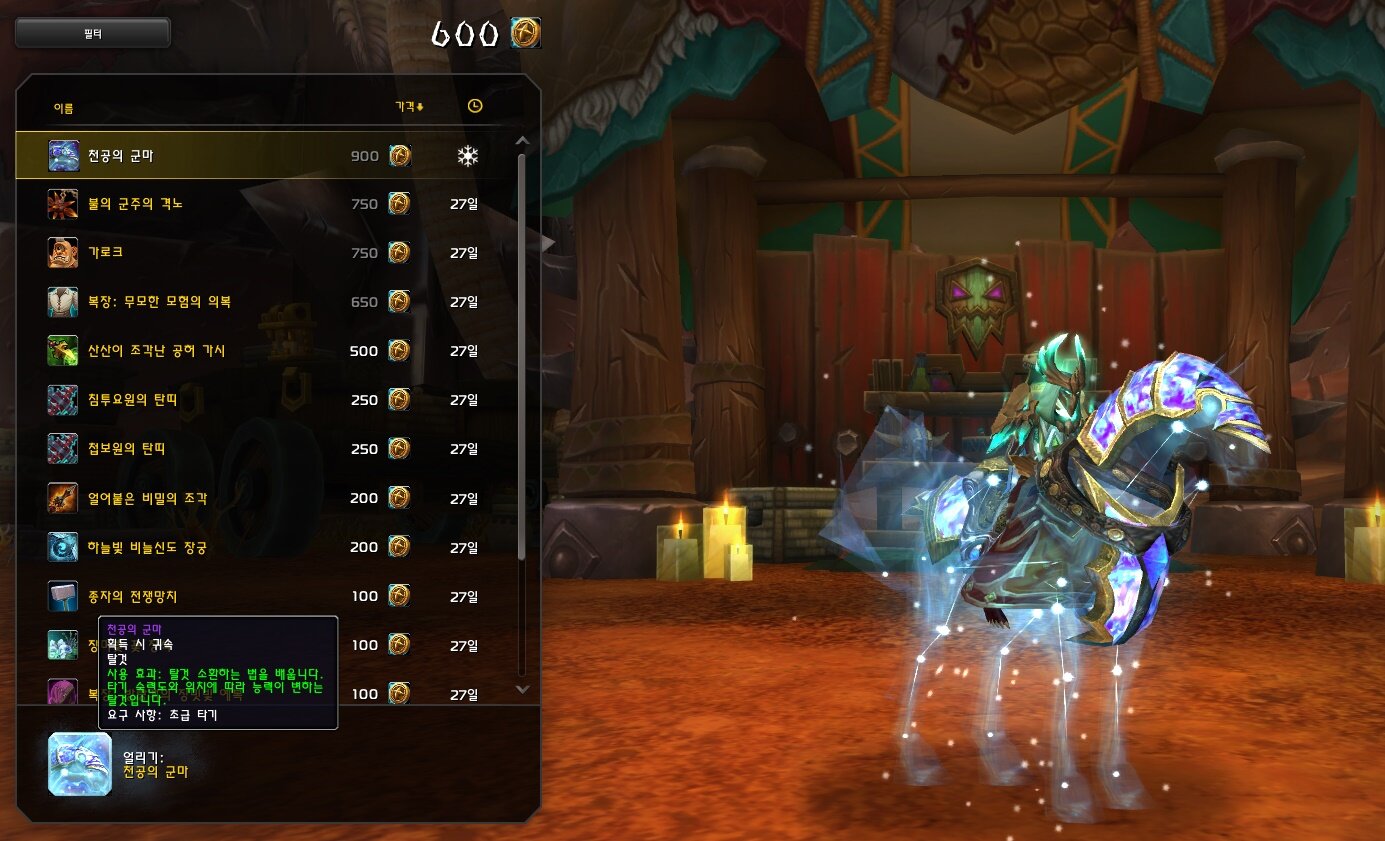Click the frozen 천공의 군마 slot icon

pyautogui.click(x=80, y=764)
